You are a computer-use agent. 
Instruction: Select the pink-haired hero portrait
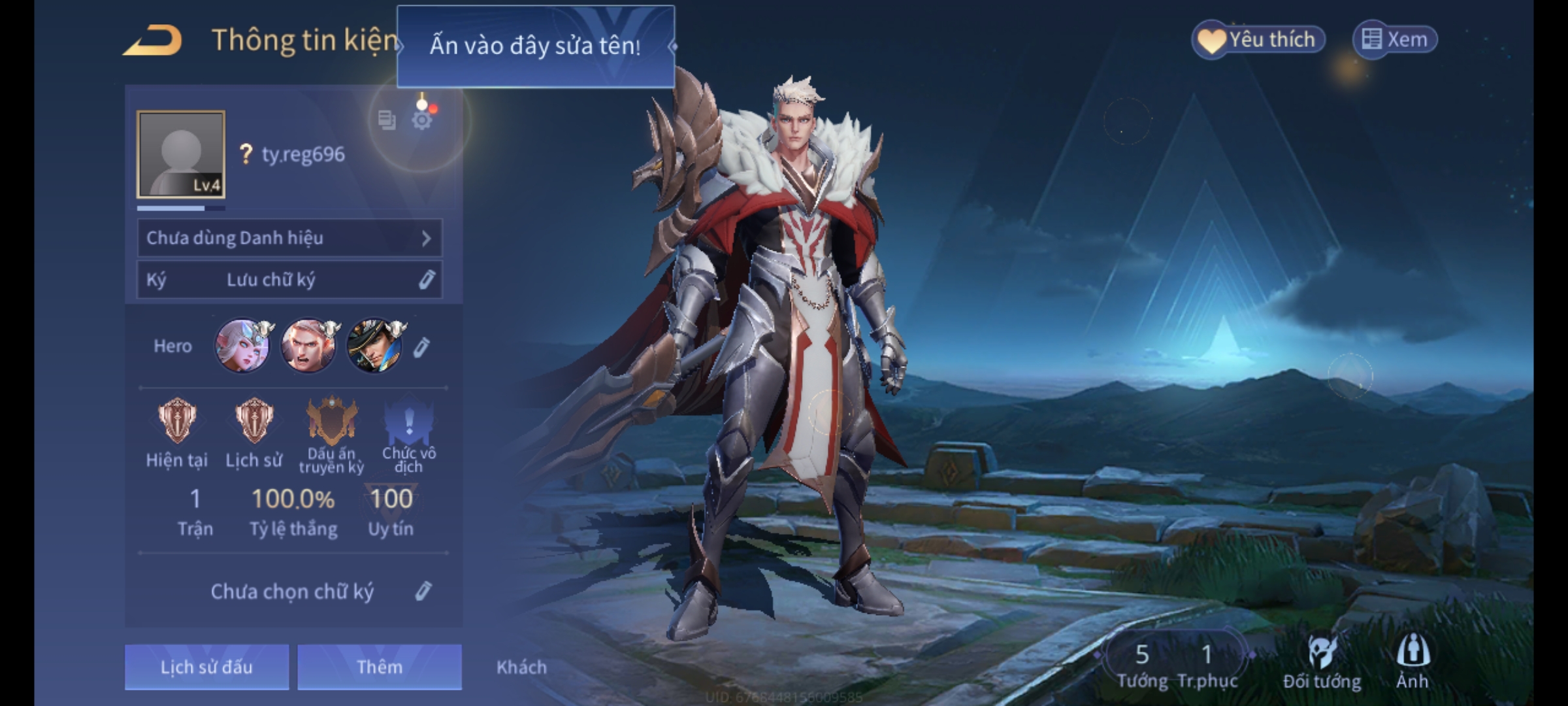[242, 346]
